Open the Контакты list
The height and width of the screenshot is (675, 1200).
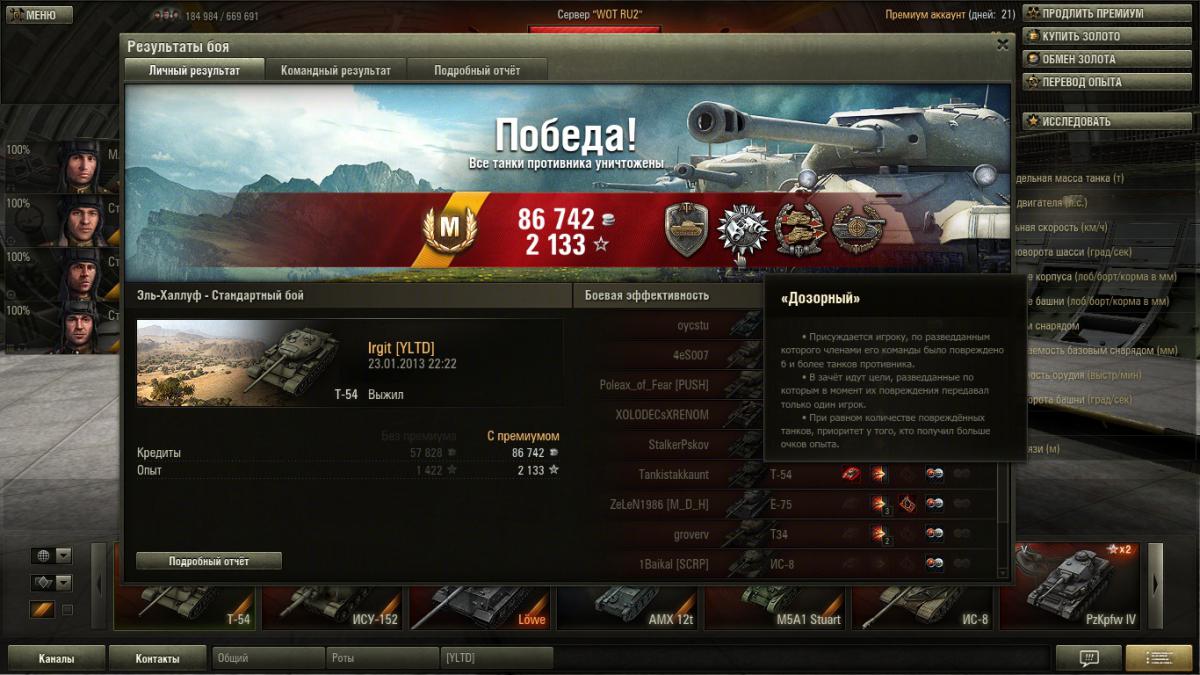(x=158, y=658)
